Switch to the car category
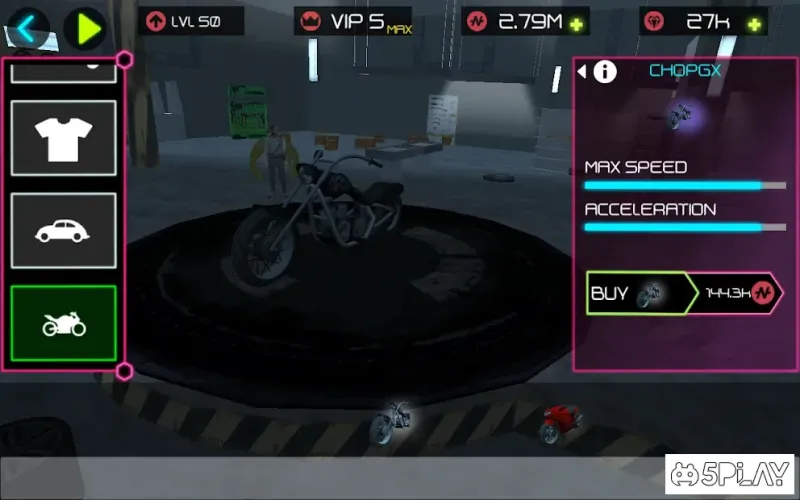This screenshot has height=500, width=800. pyautogui.click(x=64, y=231)
